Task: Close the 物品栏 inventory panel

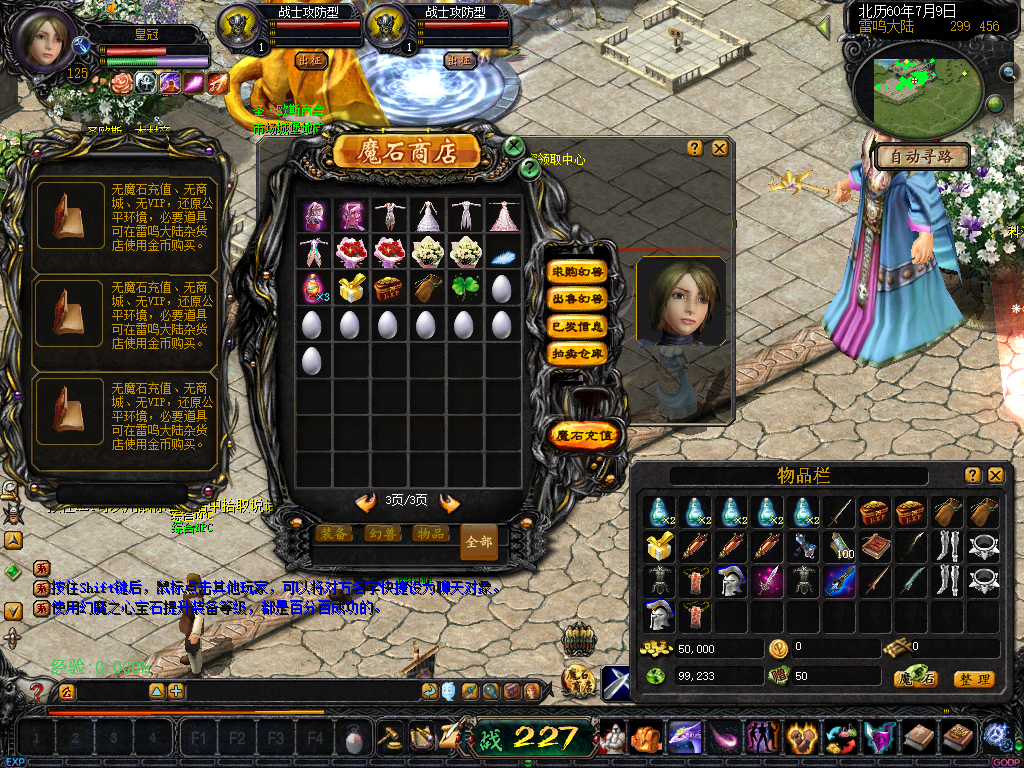Action: coord(995,475)
